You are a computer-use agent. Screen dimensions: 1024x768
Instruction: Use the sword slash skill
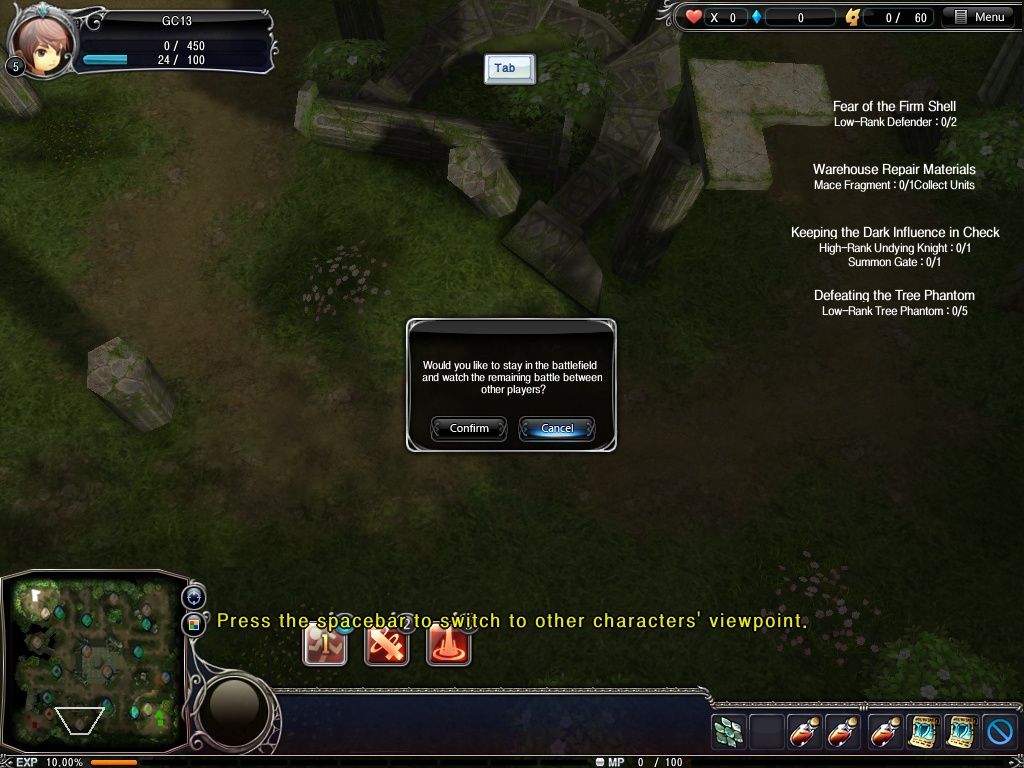(387, 645)
